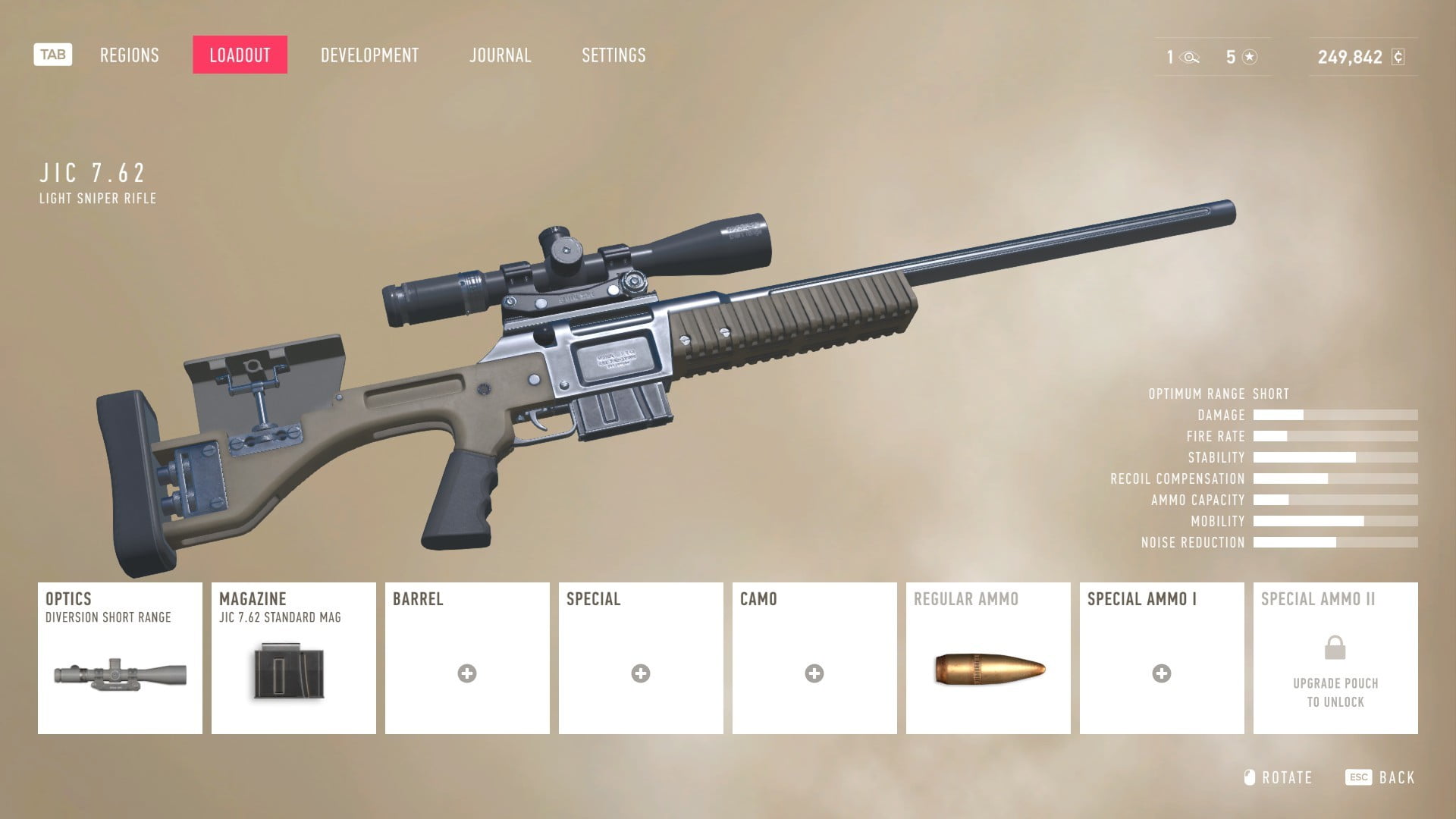1456x819 pixels.
Task: Click the Back button
Action: coord(1381,777)
